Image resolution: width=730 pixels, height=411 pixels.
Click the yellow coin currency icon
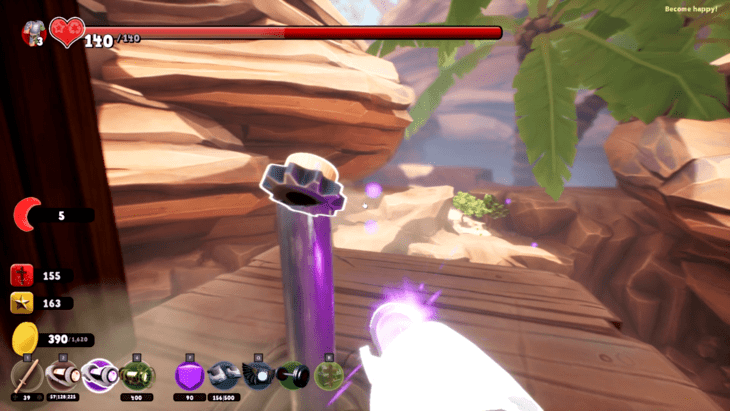pos(24,340)
